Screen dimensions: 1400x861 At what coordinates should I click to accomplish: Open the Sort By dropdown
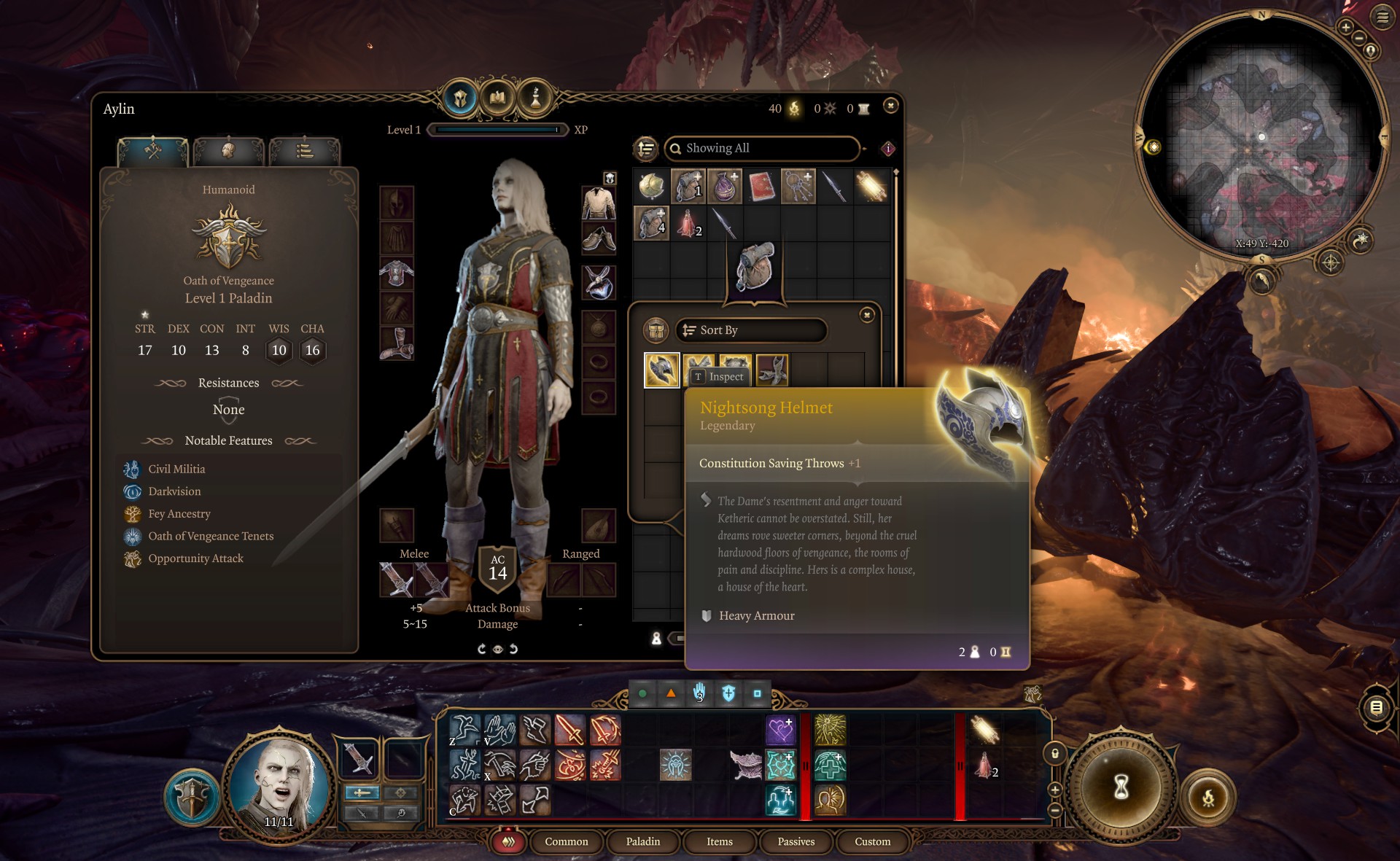pos(751,330)
